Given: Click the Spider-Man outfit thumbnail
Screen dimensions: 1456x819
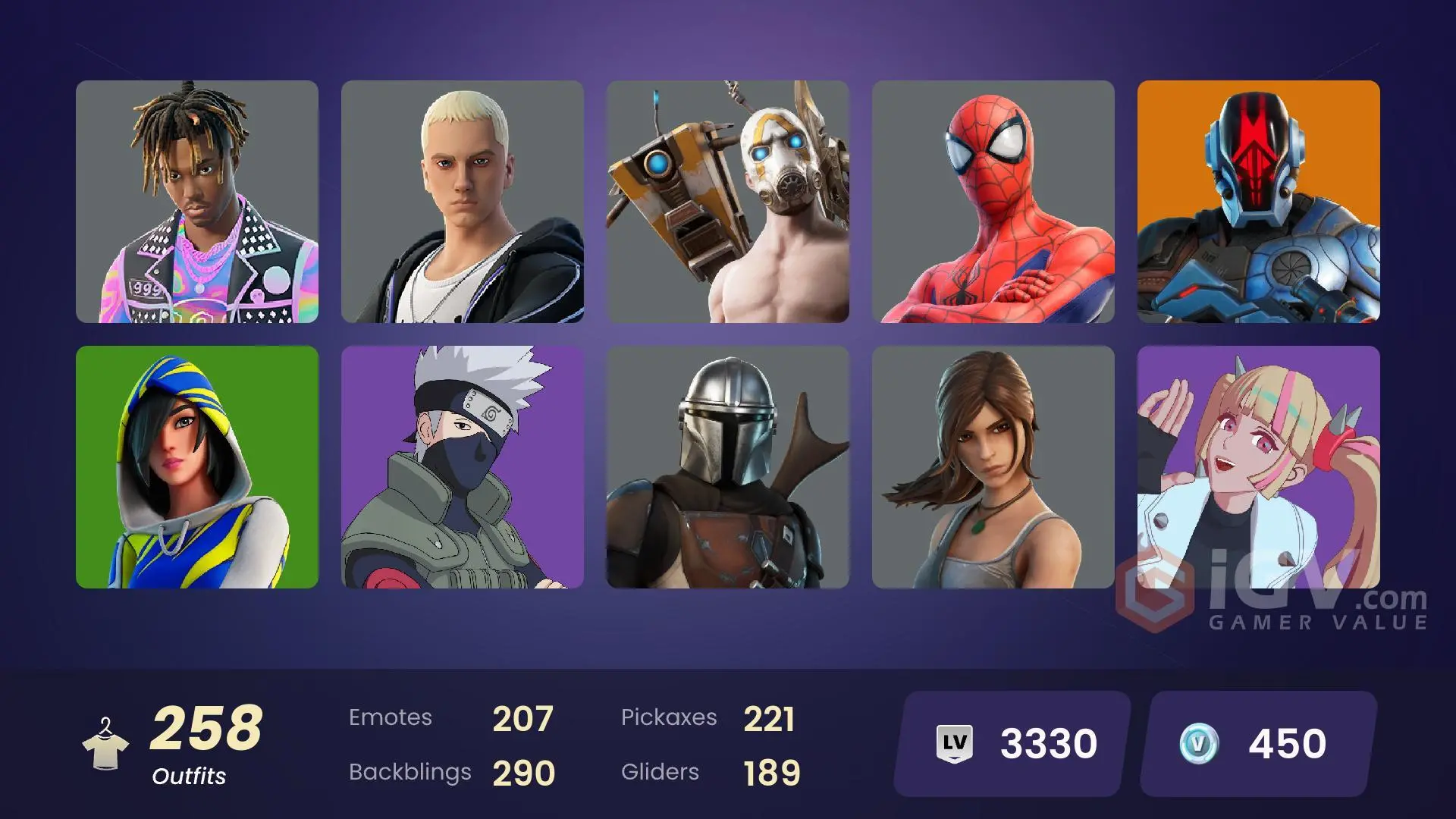Looking at the screenshot, I should pyautogui.click(x=993, y=203).
